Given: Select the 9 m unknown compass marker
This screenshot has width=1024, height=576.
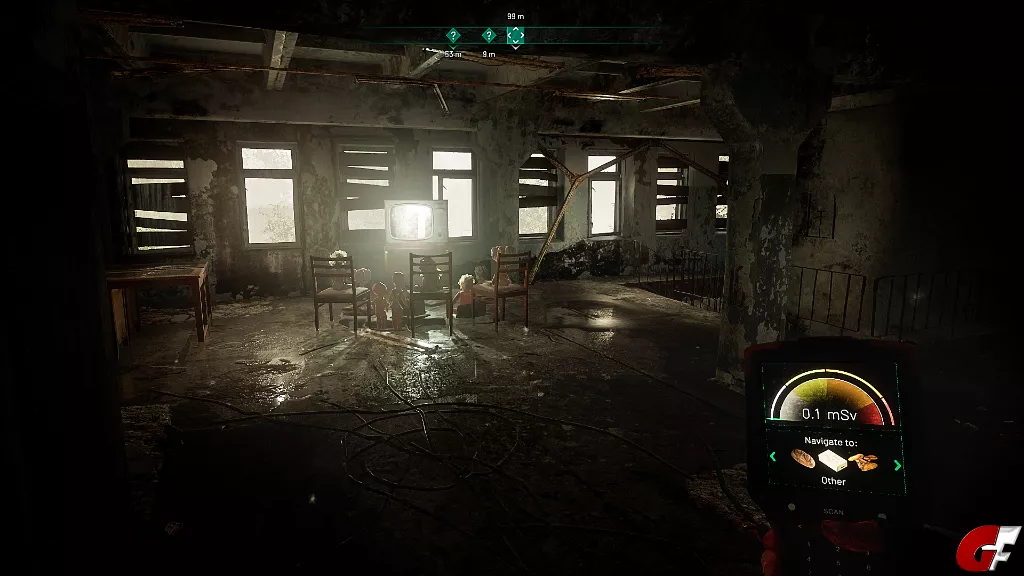Looking at the screenshot, I should (488, 36).
